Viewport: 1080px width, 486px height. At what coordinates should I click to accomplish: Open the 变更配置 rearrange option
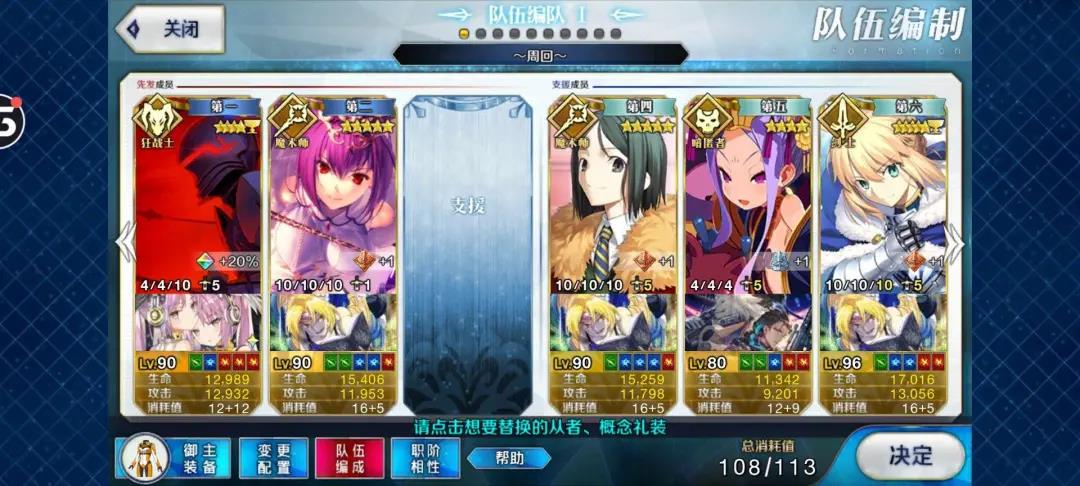272,459
